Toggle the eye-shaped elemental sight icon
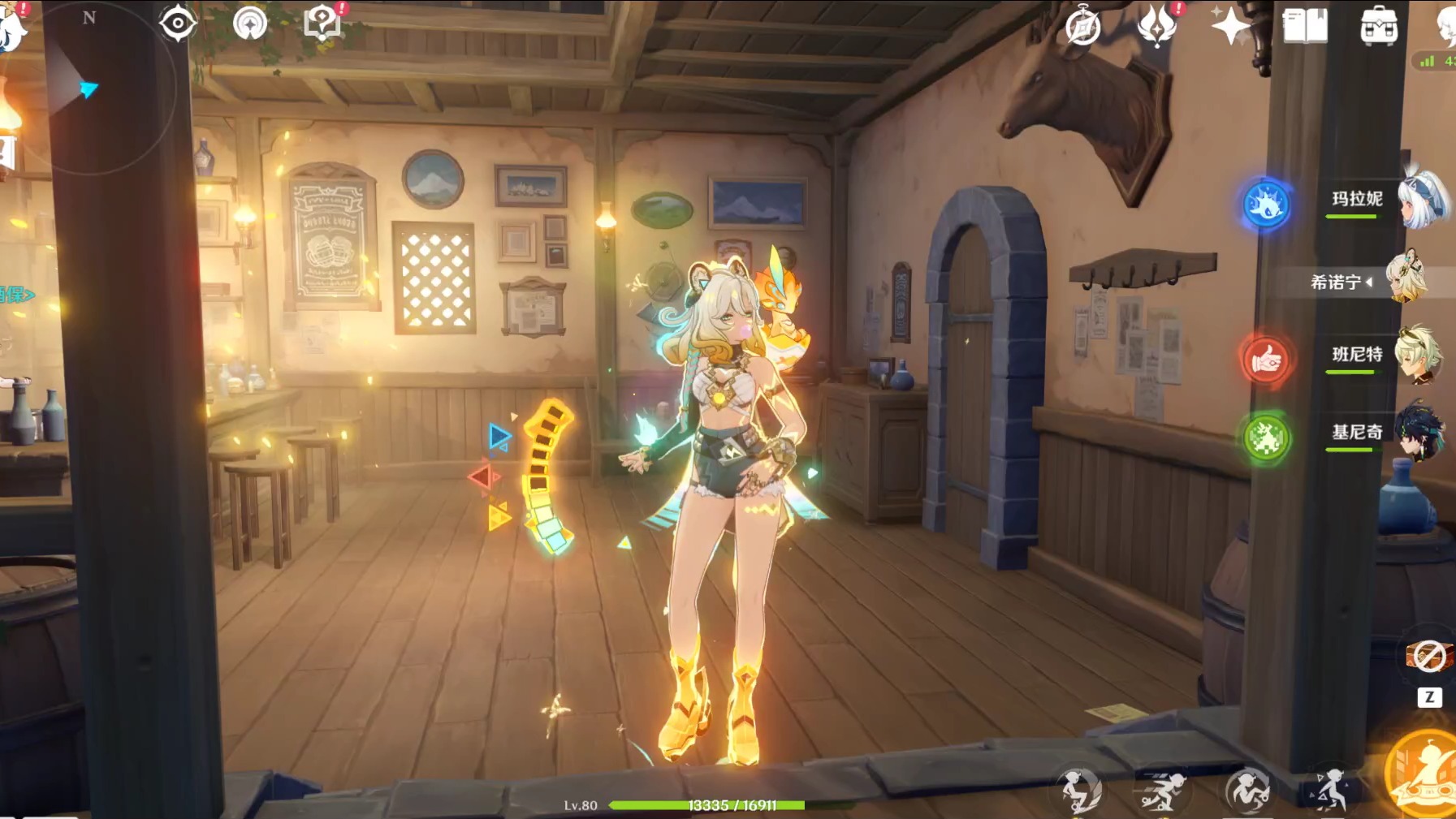1456x819 pixels. tap(178, 23)
